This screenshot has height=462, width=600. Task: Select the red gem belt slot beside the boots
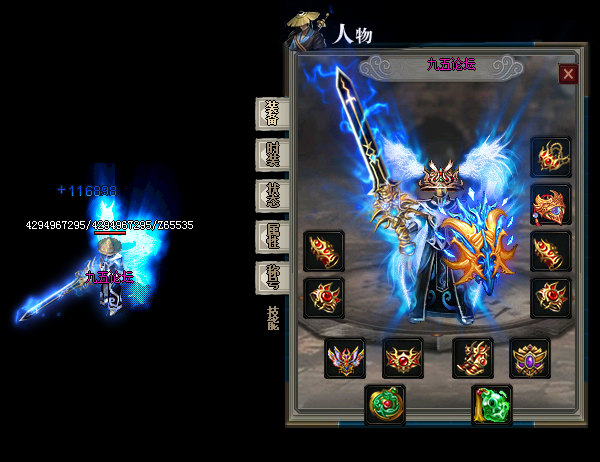click(403, 357)
